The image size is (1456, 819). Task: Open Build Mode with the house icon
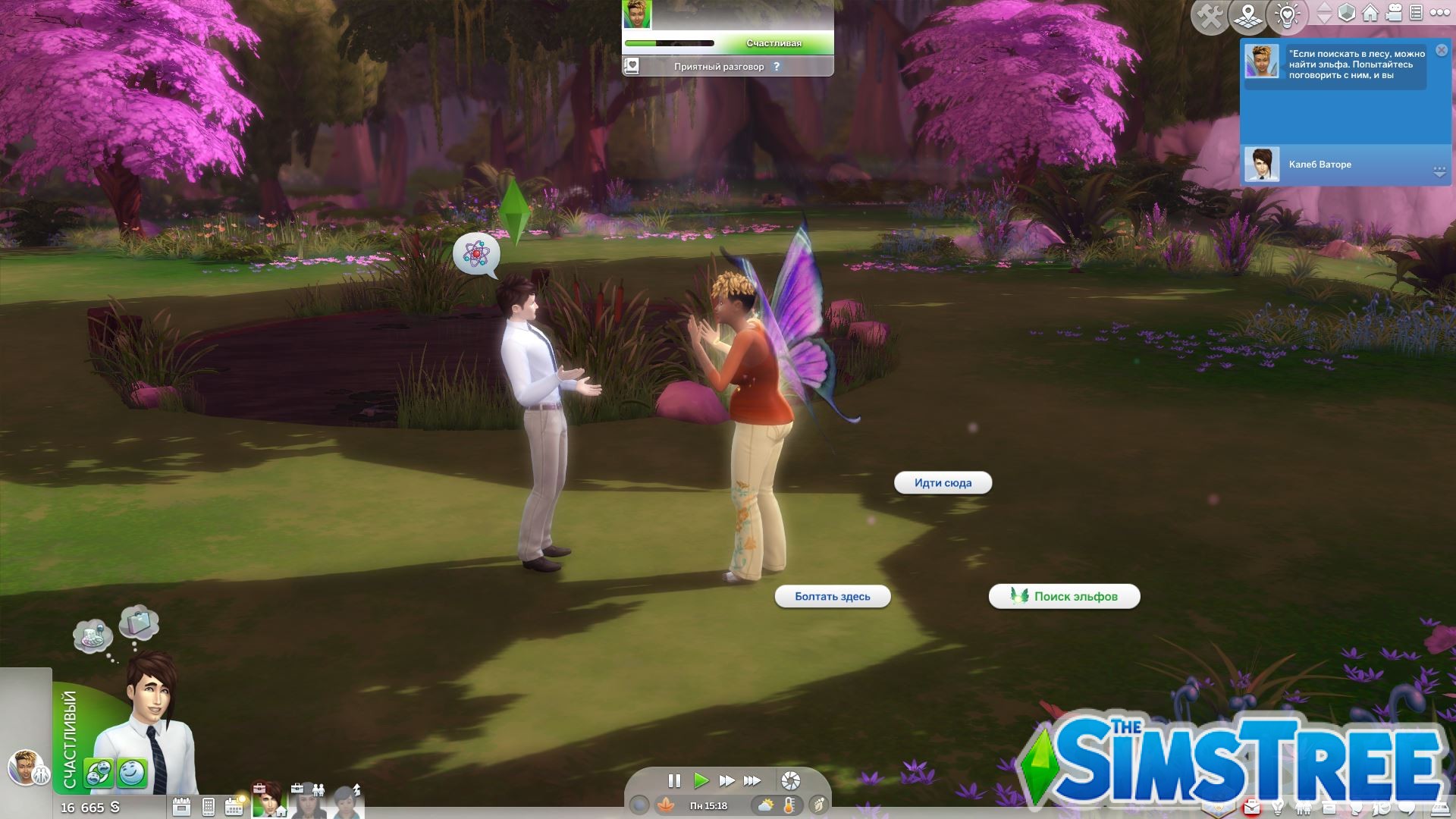point(1370,12)
